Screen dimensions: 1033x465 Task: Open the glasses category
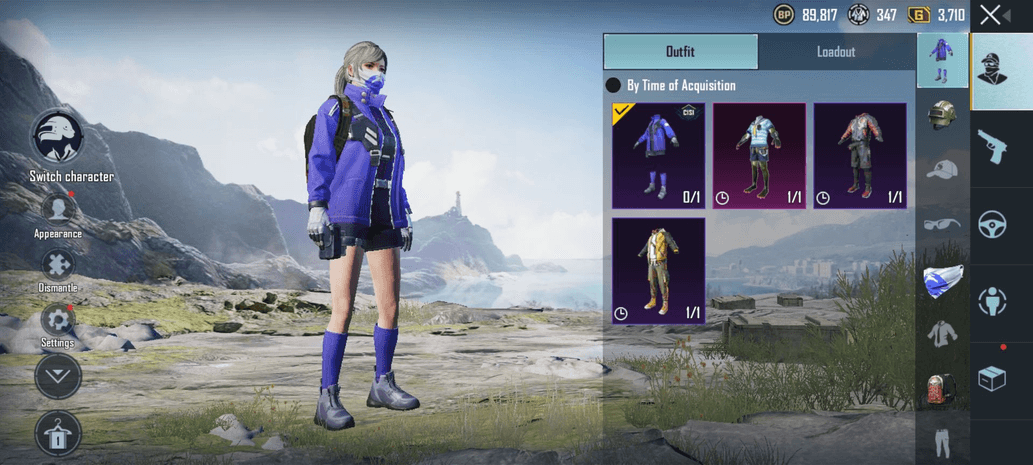click(x=942, y=224)
